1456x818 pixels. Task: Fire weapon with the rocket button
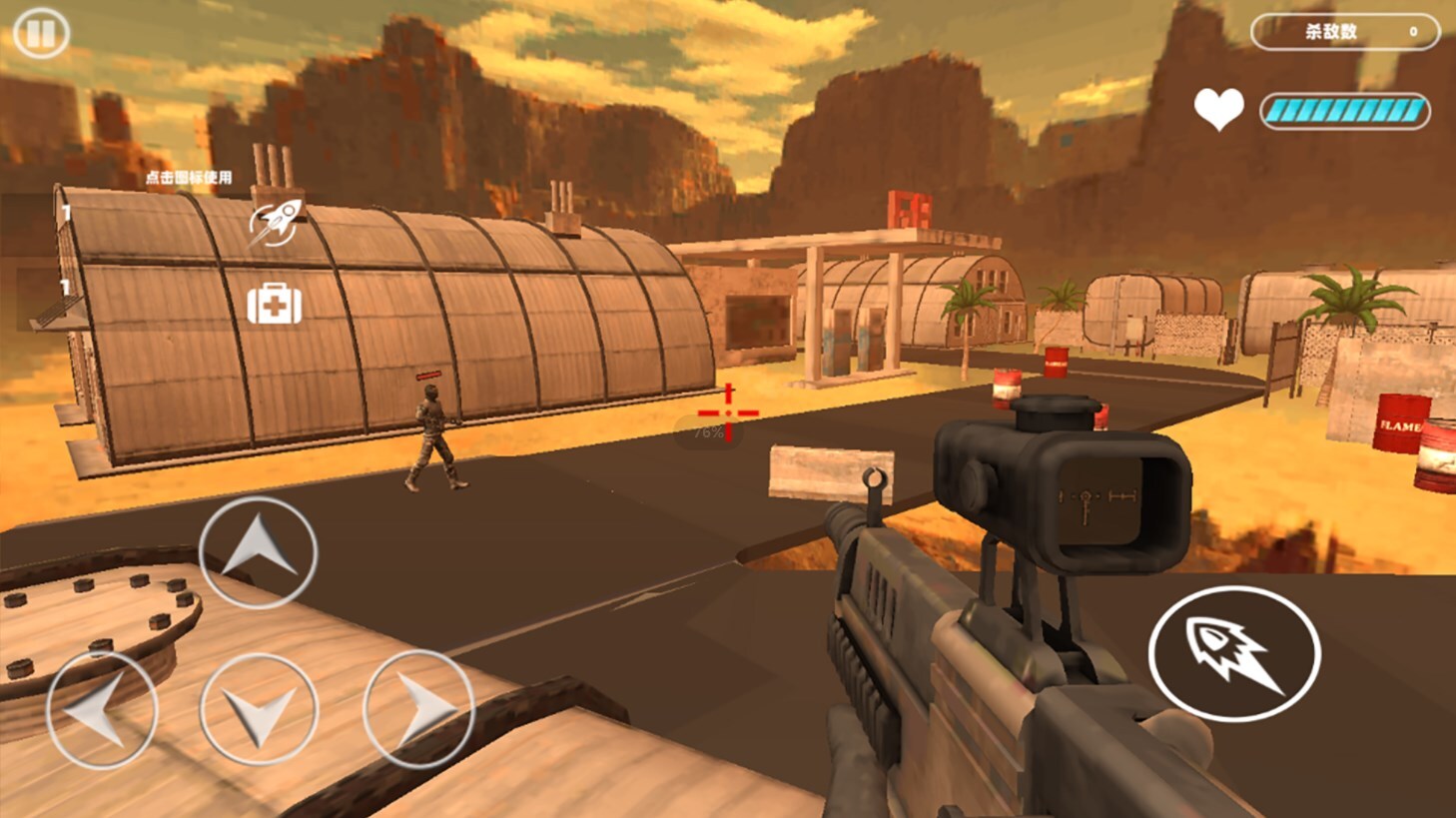1234,653
